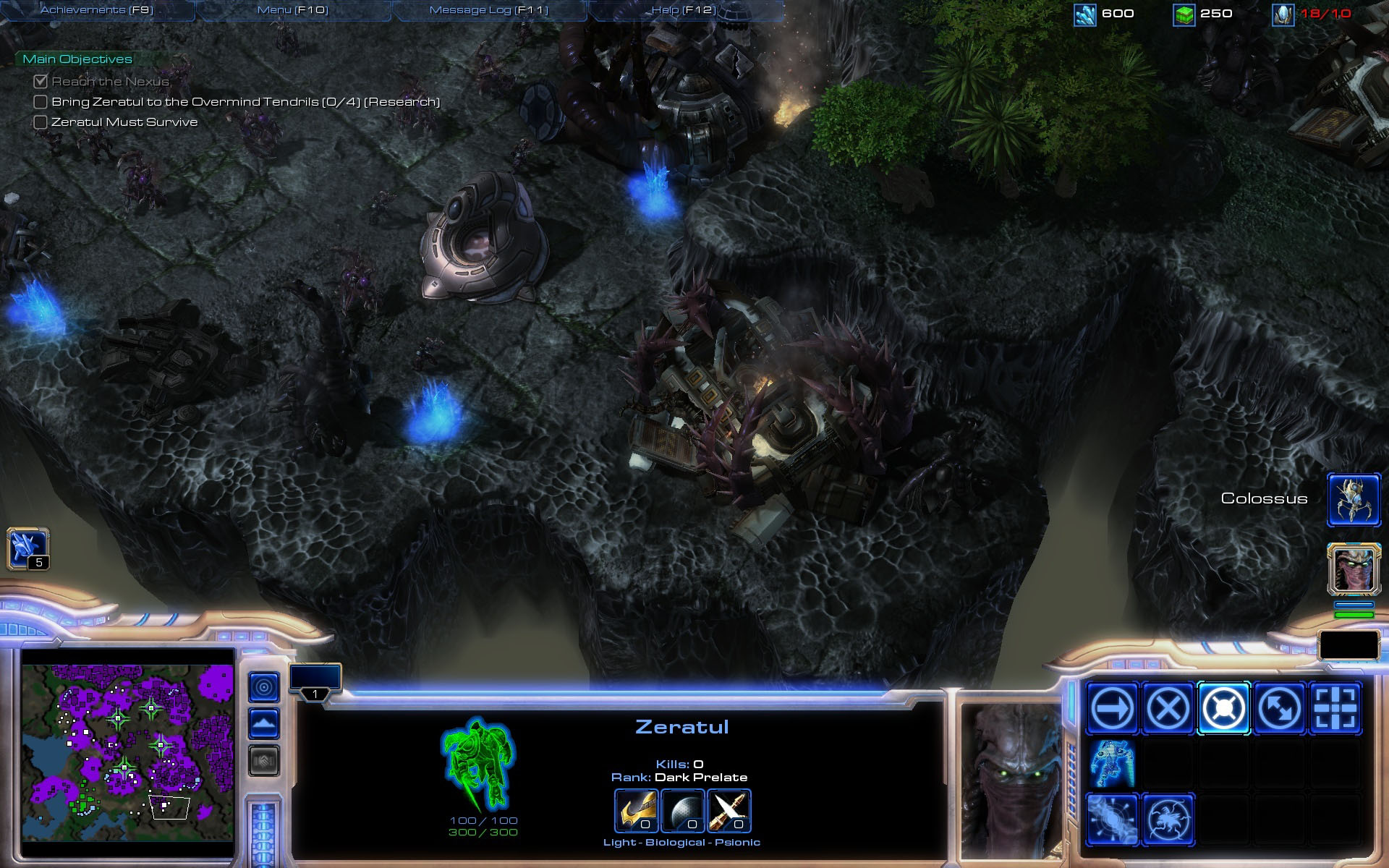This screenshot has height=868, width=1389.
Task: Select the Patrol command
Action: click(1279, 707)
